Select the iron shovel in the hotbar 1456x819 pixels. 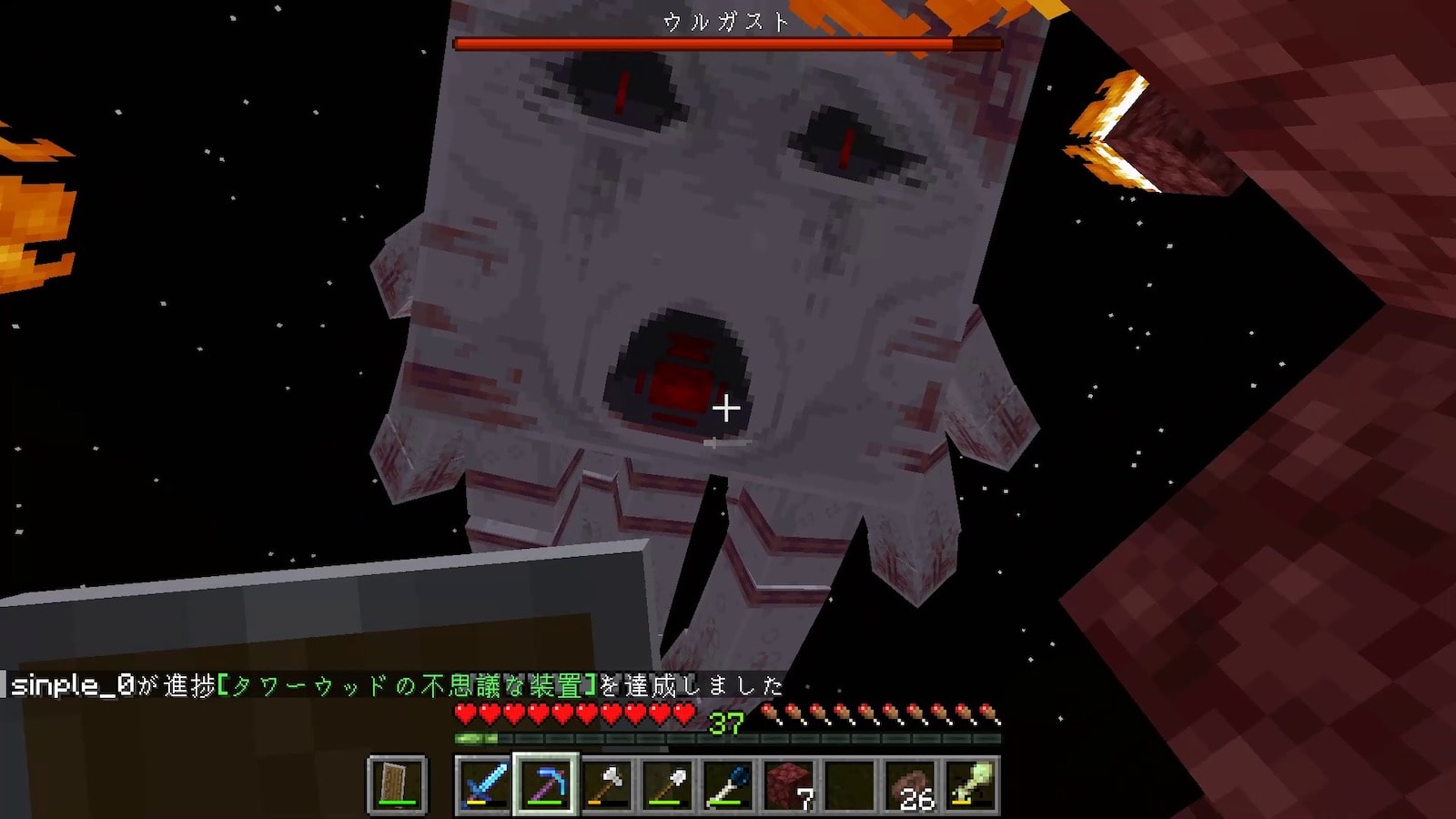[x=667, y=784]
